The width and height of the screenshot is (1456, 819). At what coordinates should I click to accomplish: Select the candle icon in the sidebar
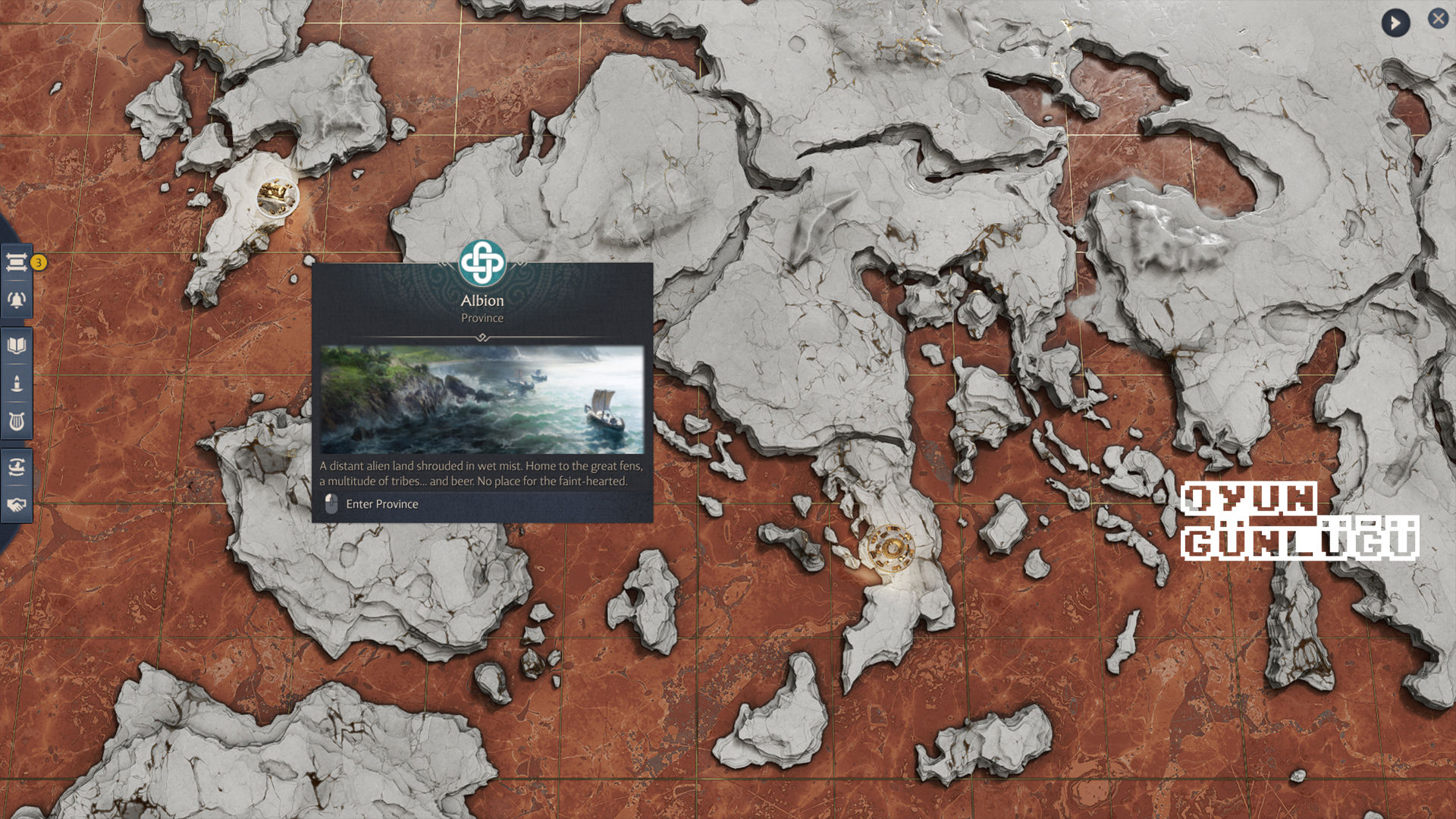[x=17, y=384]
